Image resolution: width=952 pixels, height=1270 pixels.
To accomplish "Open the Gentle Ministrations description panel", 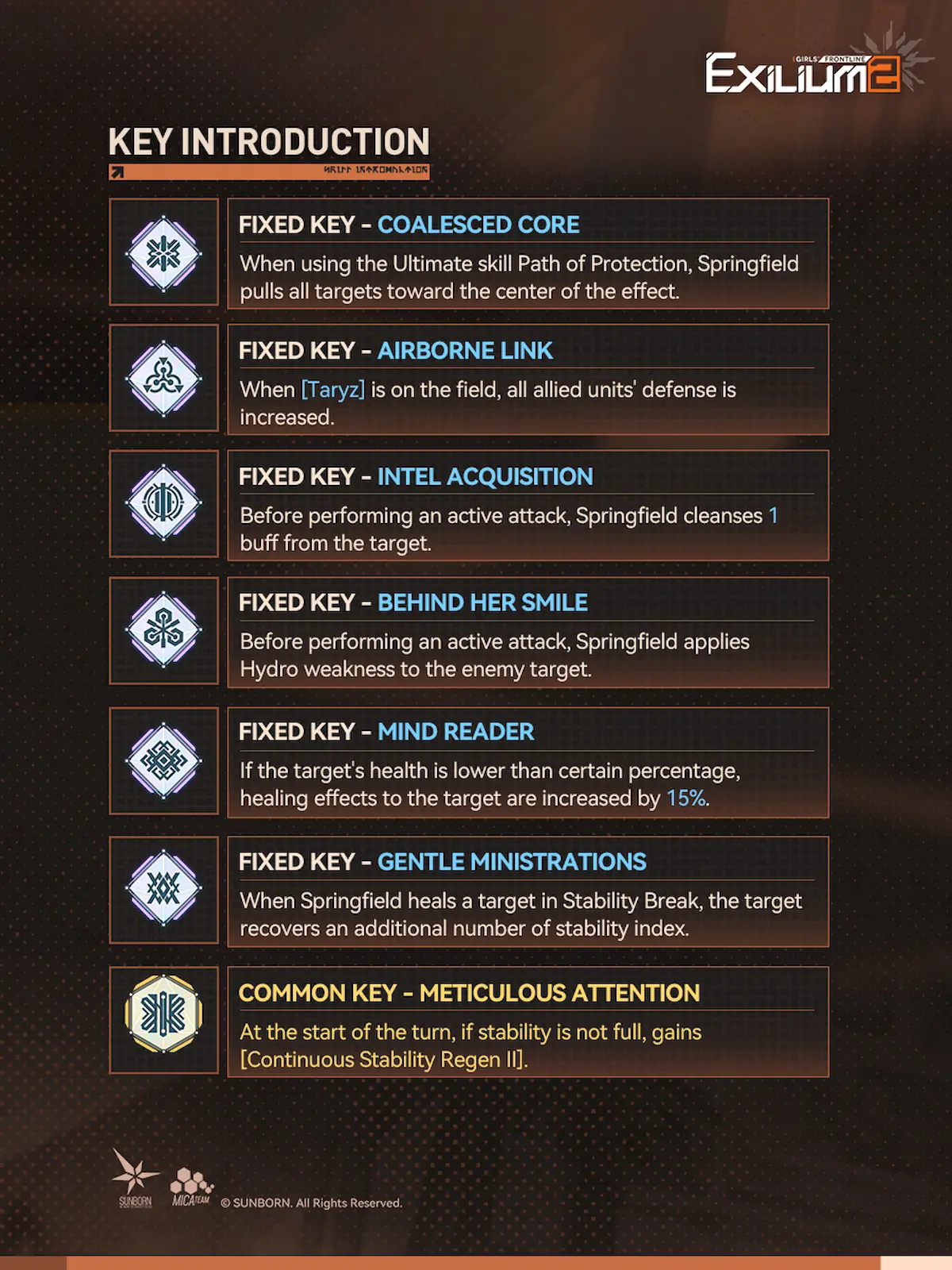I will 528,891.
